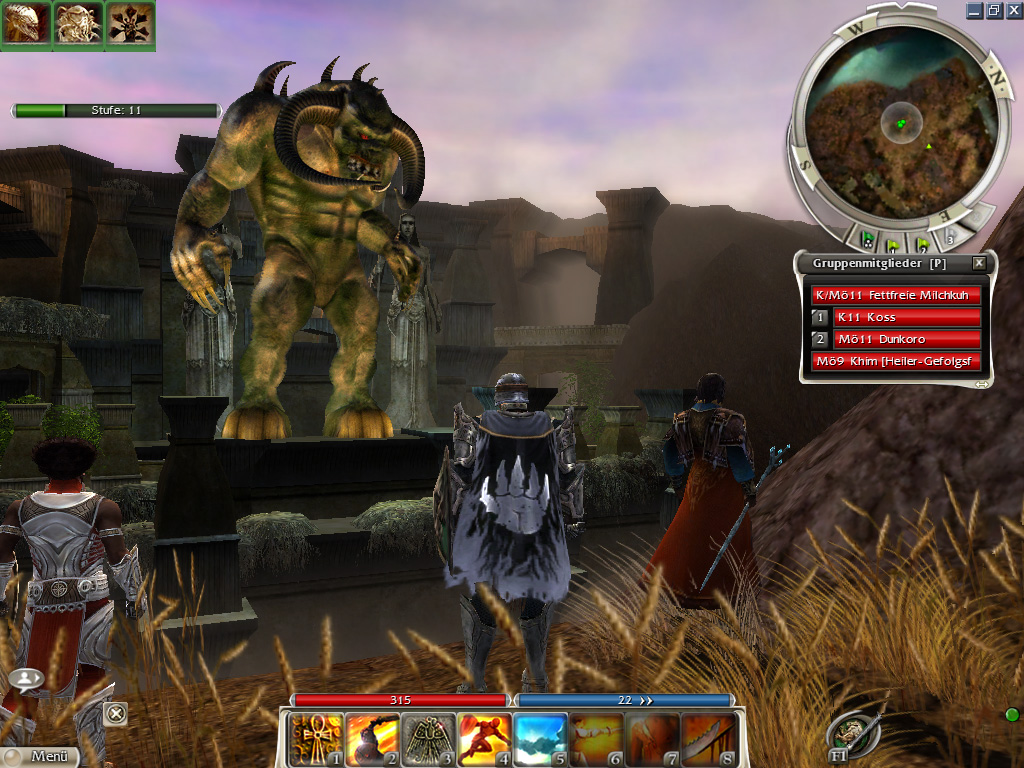Screen dimensions: 1024x768
Task: Cast the winged emblem skill in slot 3
Action: (x=428, y=739)
